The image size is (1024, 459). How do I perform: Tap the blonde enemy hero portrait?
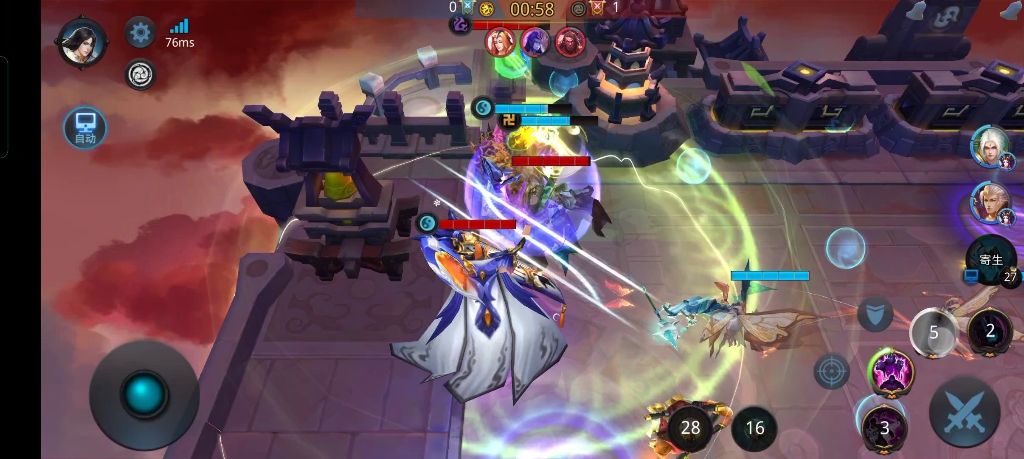500,42
